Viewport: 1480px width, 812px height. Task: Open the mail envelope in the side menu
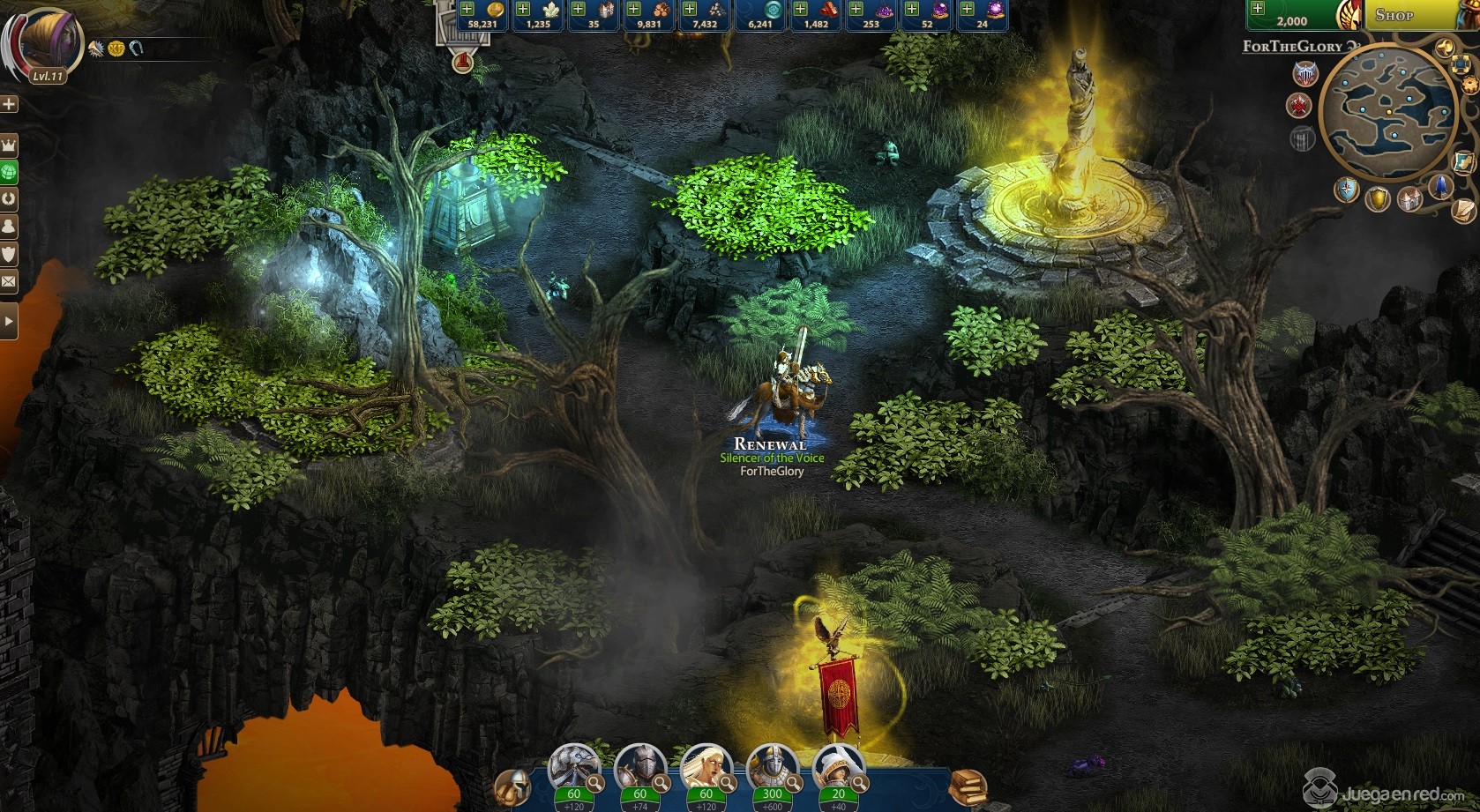tap(9, 282)
